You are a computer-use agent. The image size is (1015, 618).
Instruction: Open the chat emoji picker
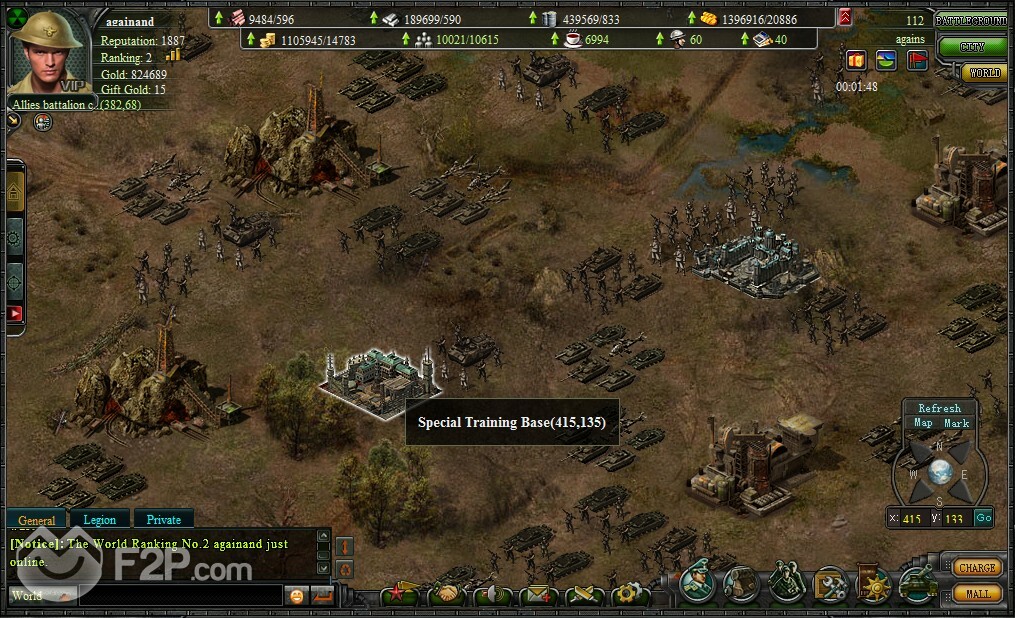click(x=296, y=595)
